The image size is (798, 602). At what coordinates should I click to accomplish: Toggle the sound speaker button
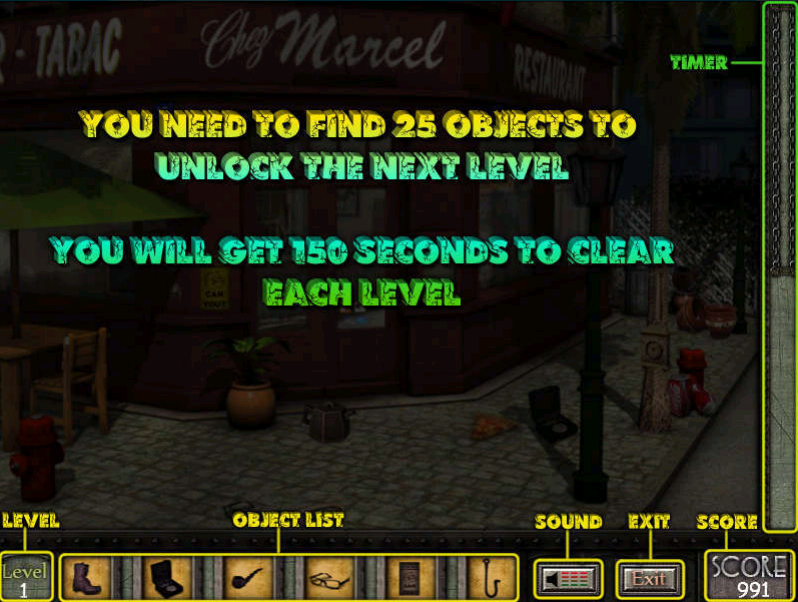click(568, 578)
